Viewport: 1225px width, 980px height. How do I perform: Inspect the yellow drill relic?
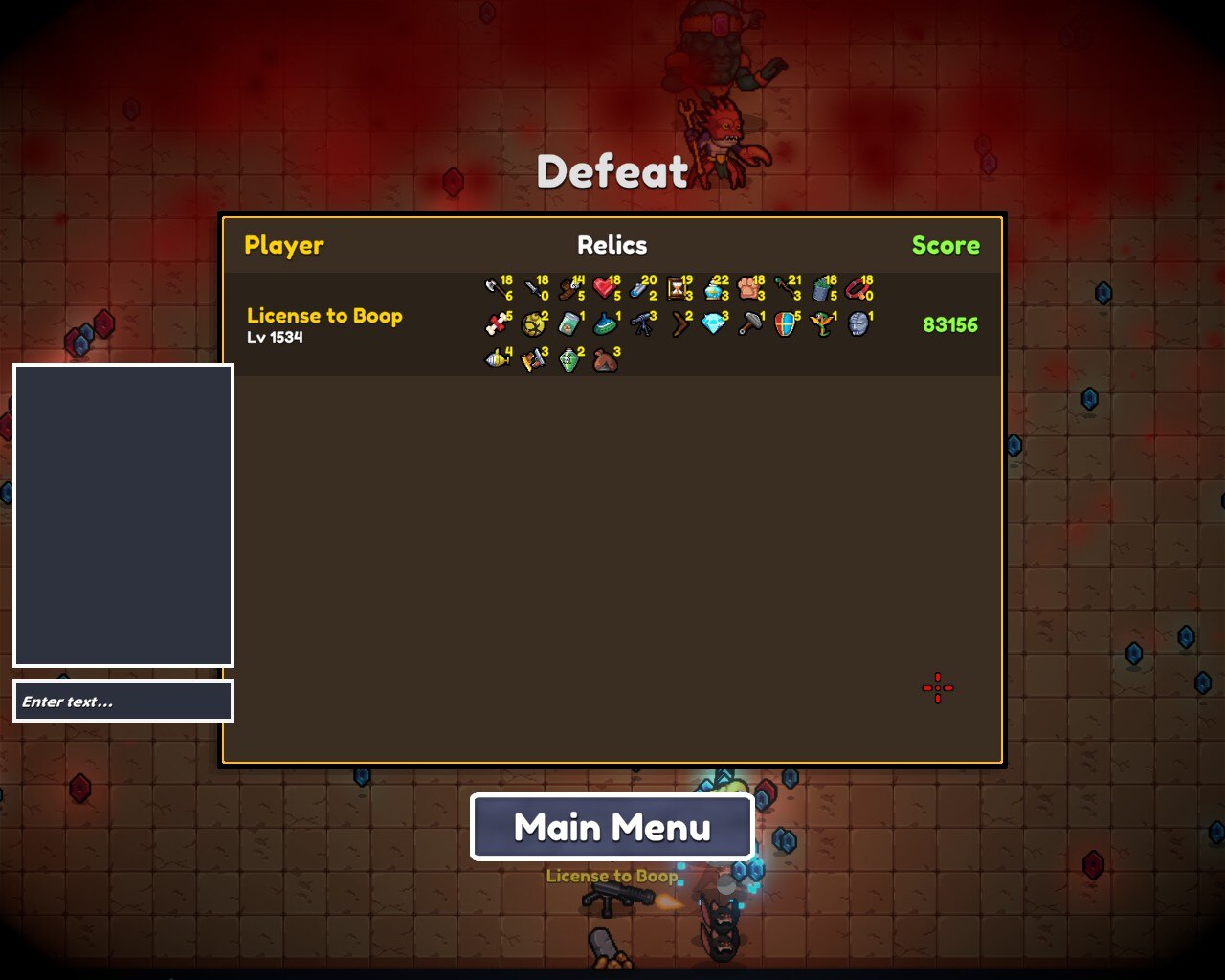pos(497,361)
